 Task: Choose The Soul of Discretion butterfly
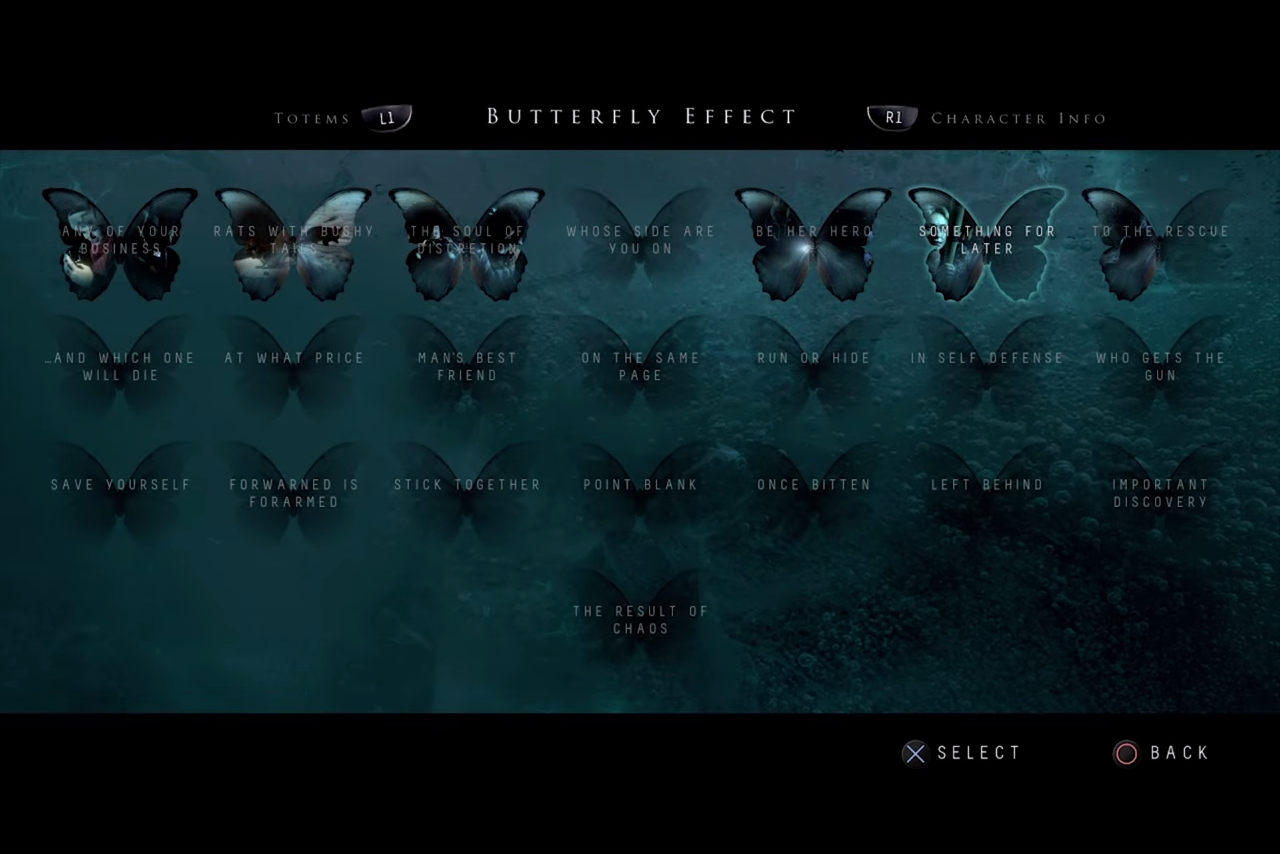467,243
